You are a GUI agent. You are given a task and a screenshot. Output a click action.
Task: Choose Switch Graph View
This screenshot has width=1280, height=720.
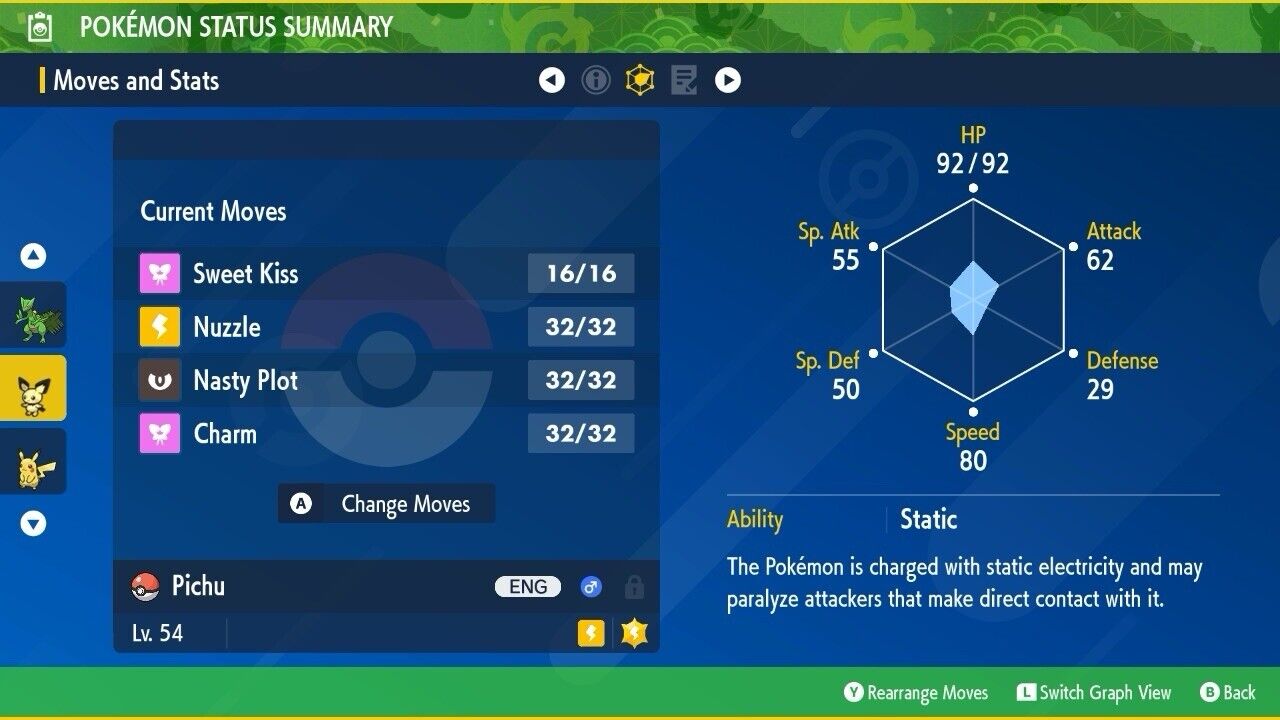1093,692
